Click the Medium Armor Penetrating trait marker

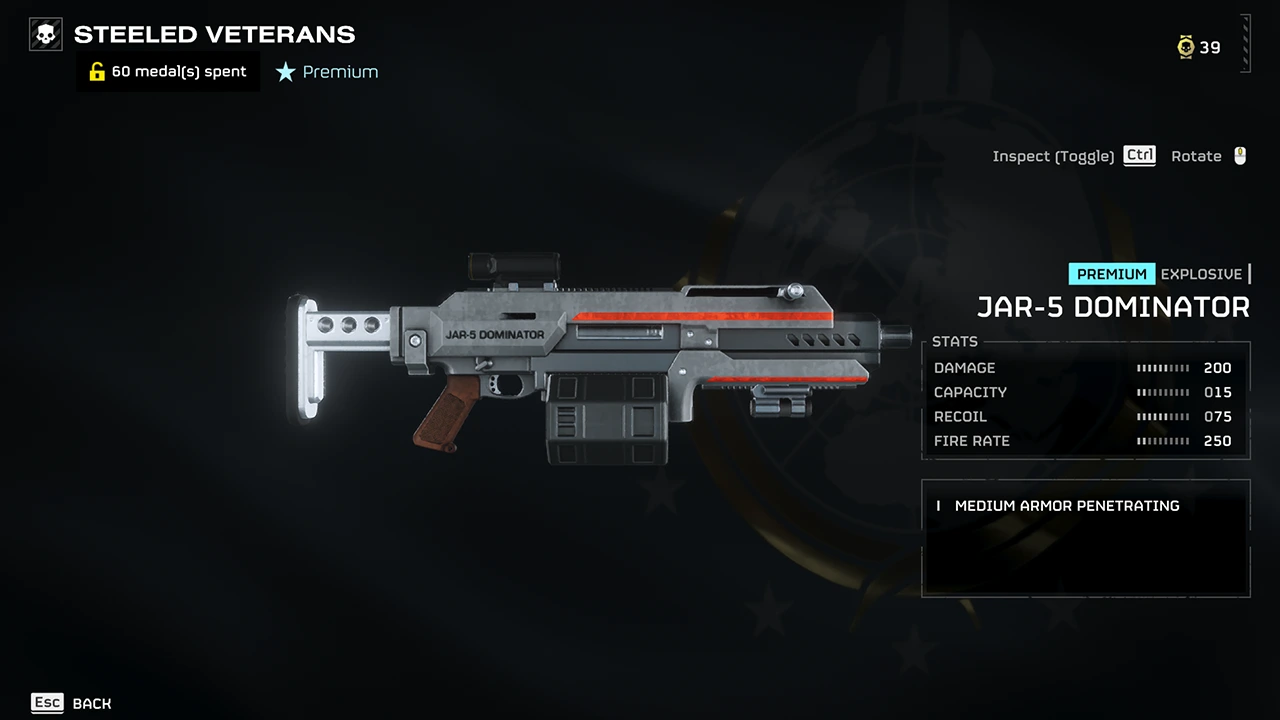click(938, 506)
